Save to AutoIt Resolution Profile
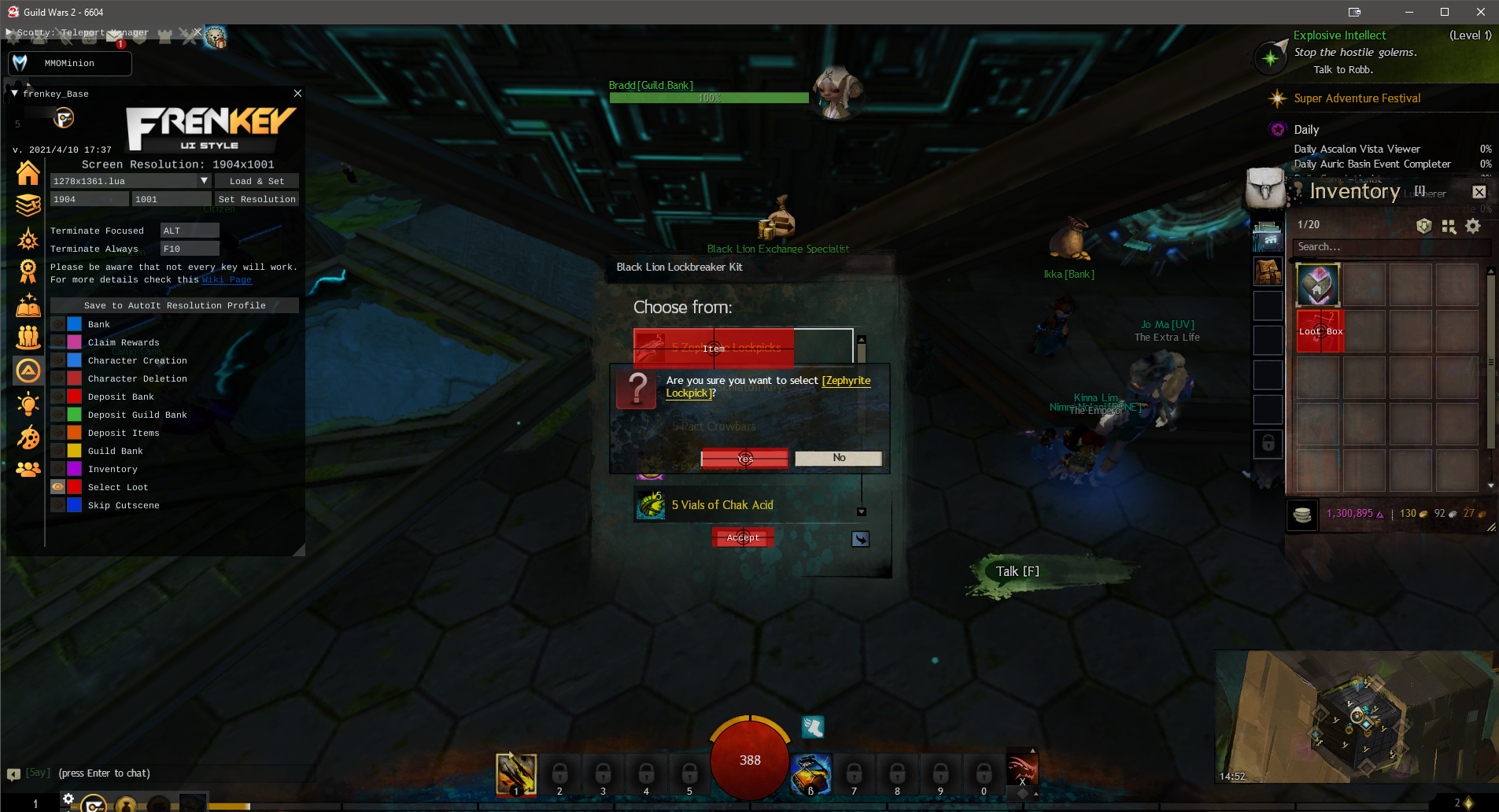 pyautogui.click(x=175, y=305)
